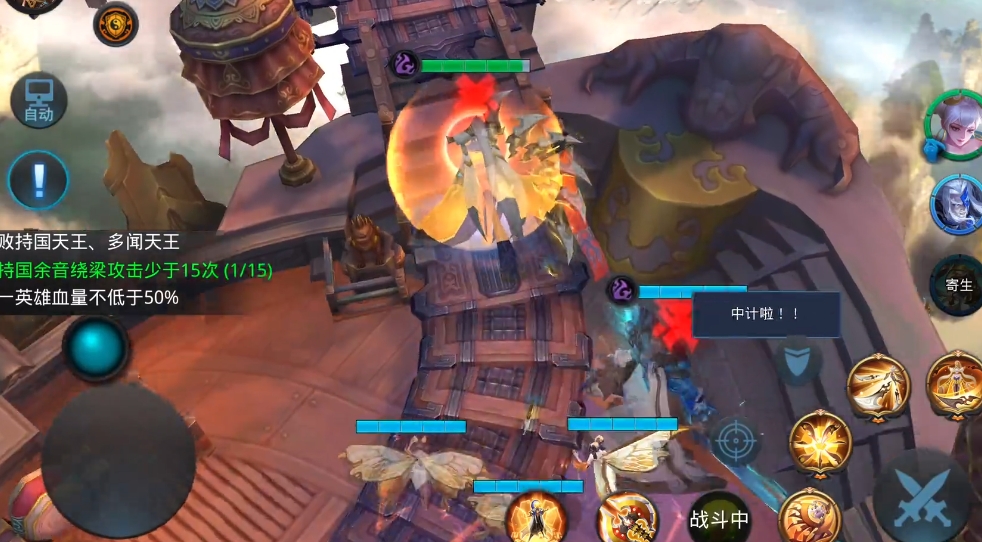This screenshot has height=542, width=982.
Task: Touch the virtual movement joystick
Action: (x=118, y=460)
